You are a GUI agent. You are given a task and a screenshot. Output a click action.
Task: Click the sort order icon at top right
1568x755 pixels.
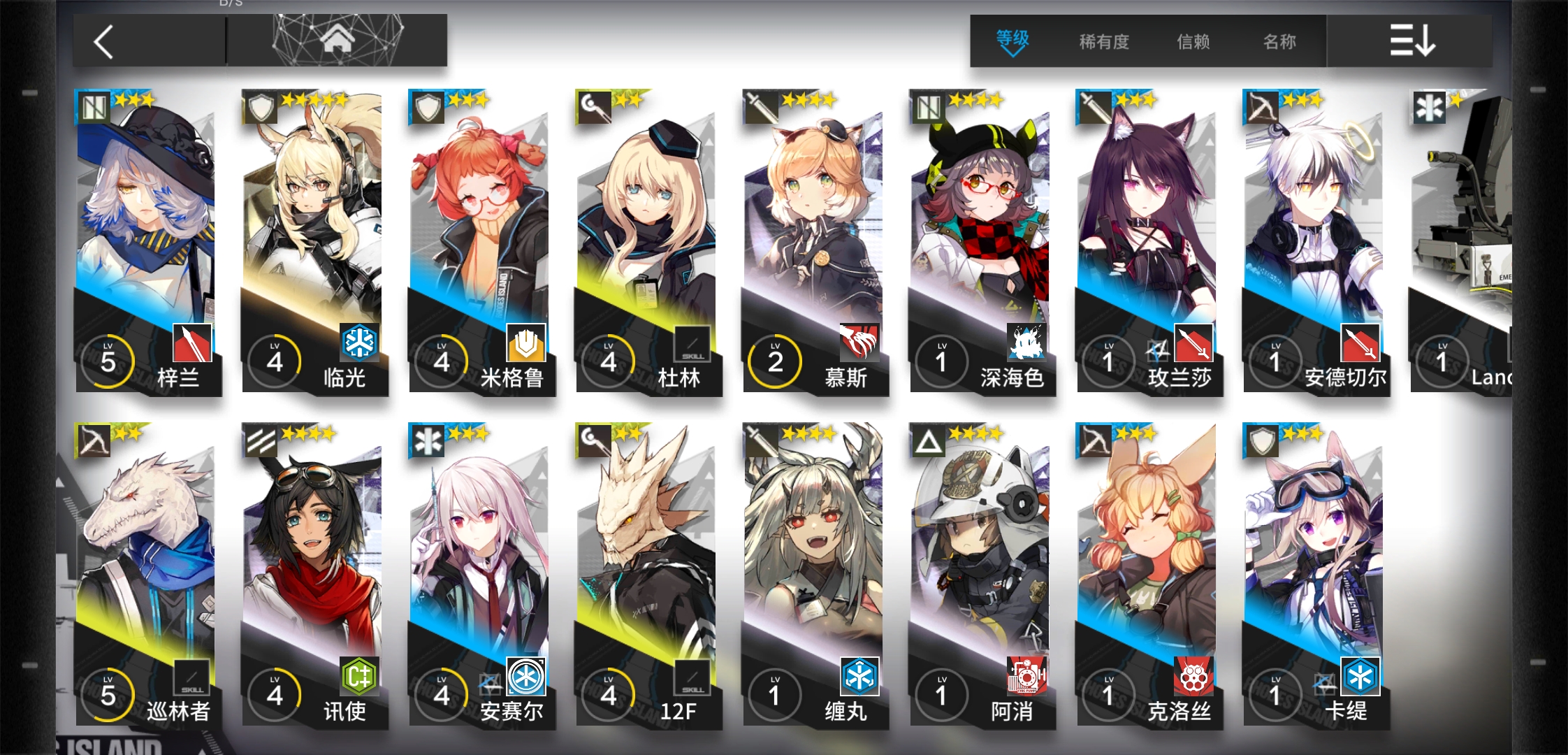(1413, 41)
